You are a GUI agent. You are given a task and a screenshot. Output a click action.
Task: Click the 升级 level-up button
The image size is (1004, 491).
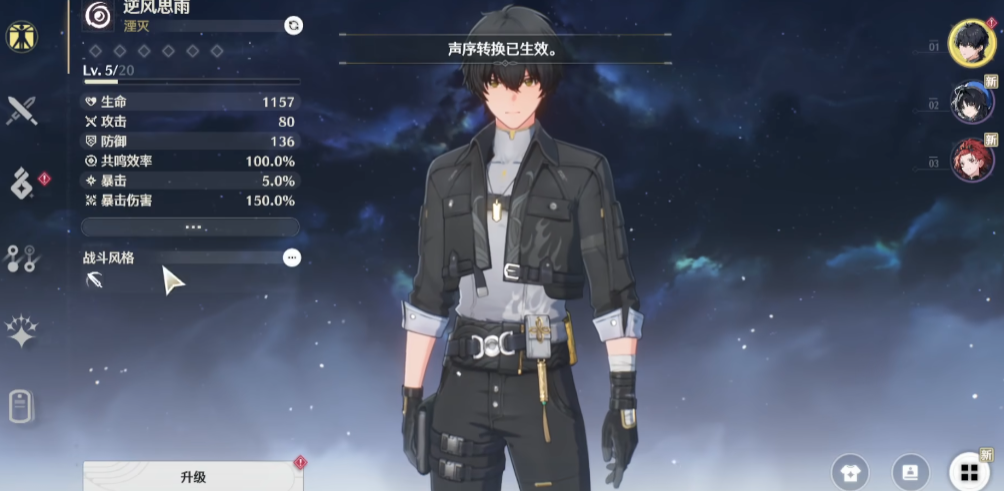(193, 477)
